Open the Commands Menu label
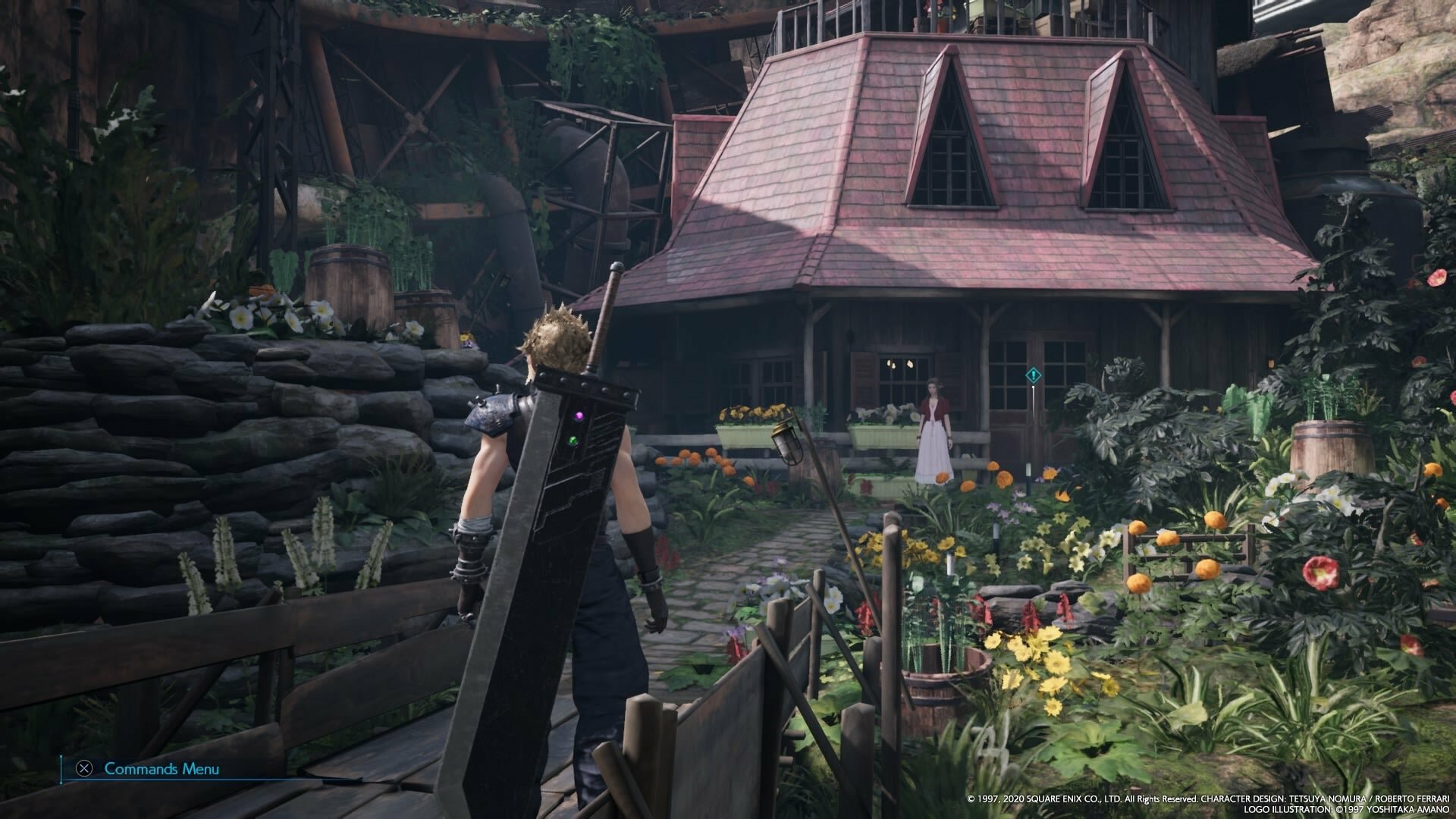Viewport: 1456px width, 819px height. point(161,769)
